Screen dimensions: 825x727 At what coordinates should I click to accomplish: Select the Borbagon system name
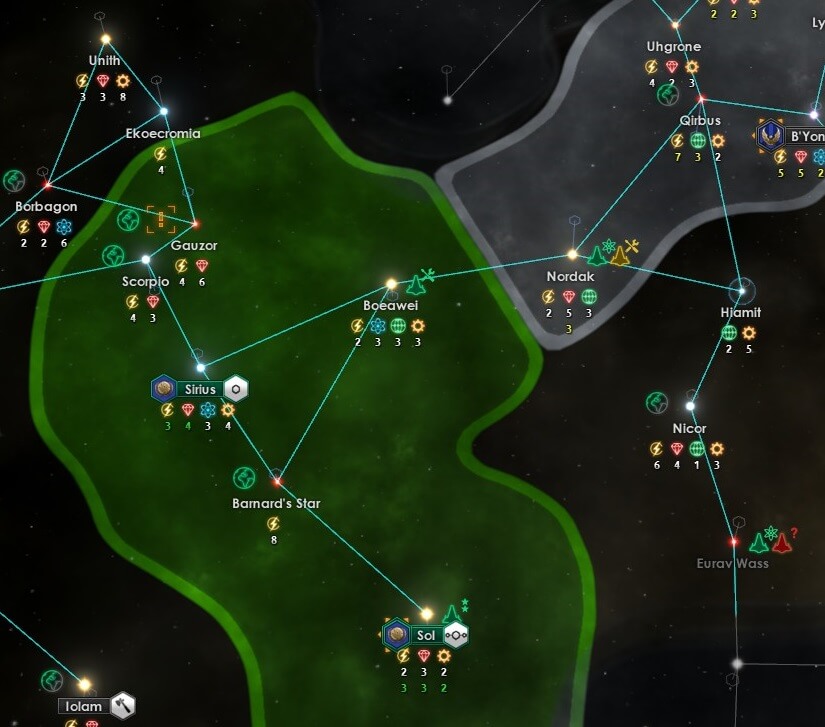[x=46, y=207]
